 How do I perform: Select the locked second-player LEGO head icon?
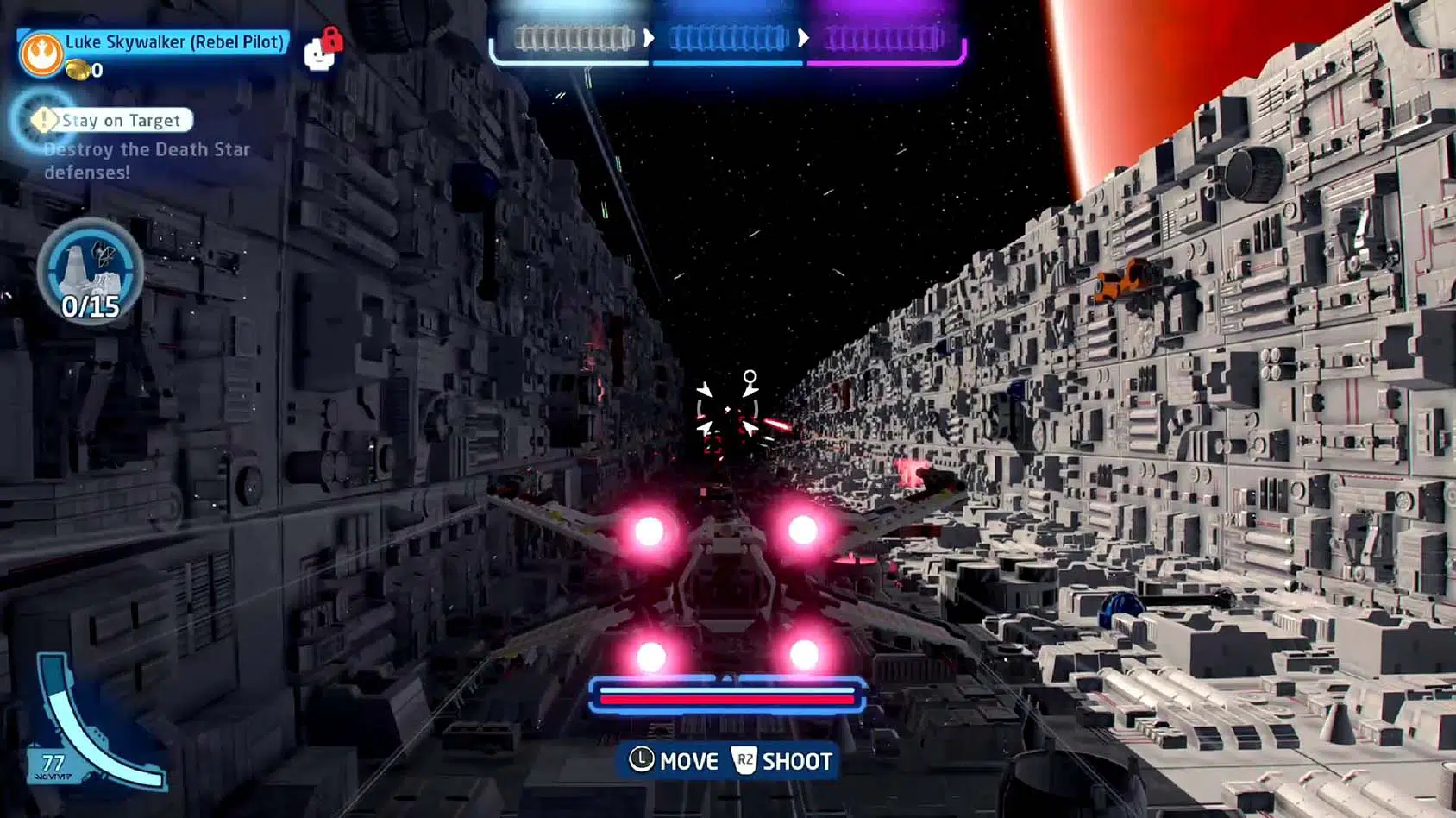pos(321,52)
